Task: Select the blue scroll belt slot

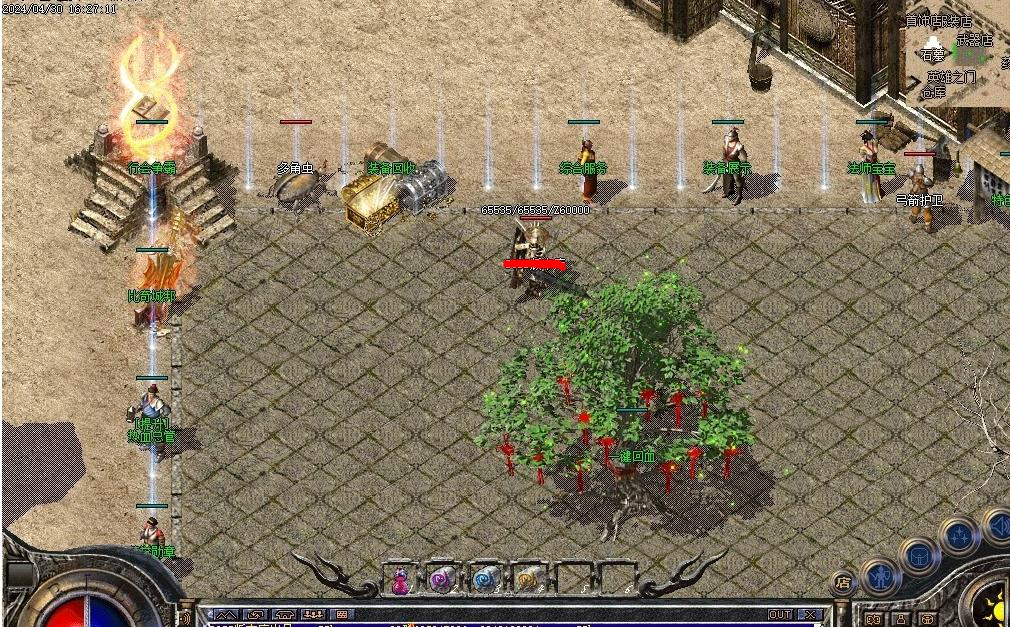Action: (485, 579)
